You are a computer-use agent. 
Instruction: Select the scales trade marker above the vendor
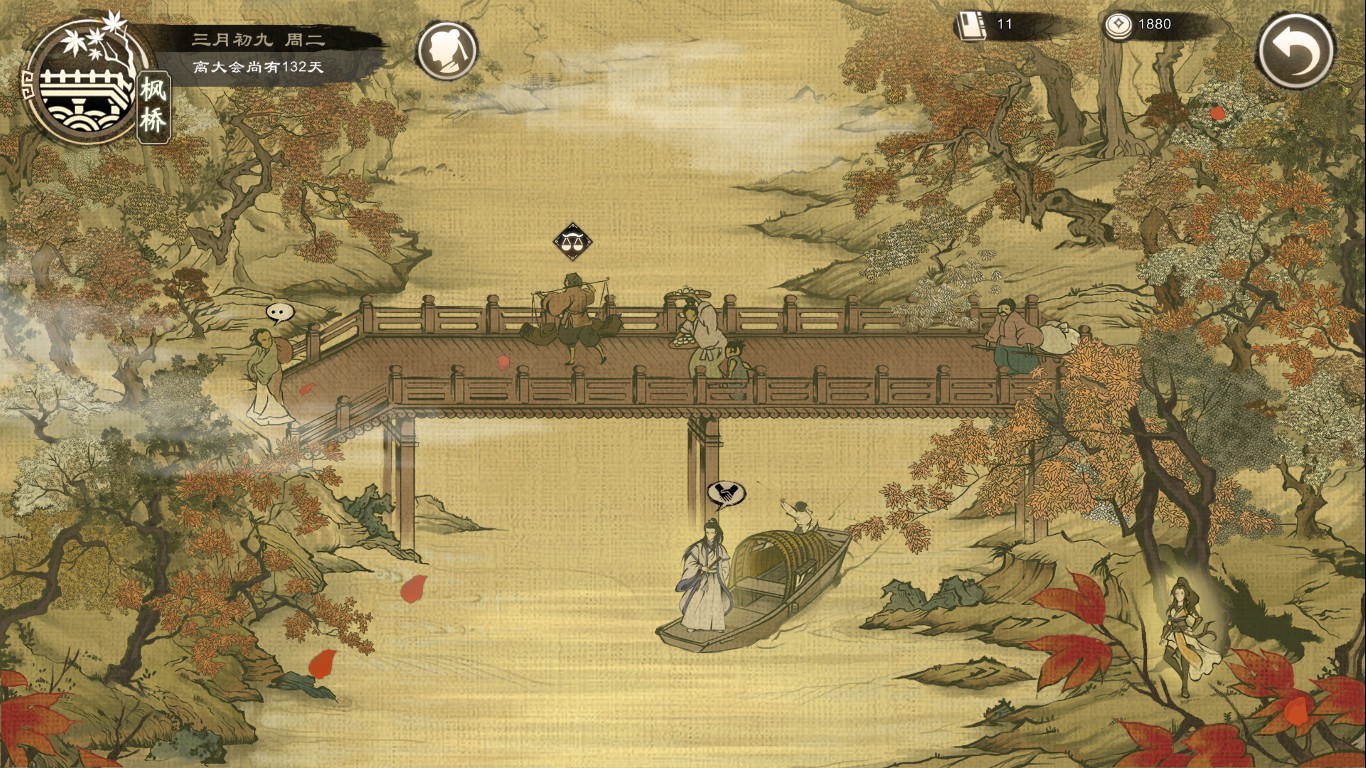(572, 241)
